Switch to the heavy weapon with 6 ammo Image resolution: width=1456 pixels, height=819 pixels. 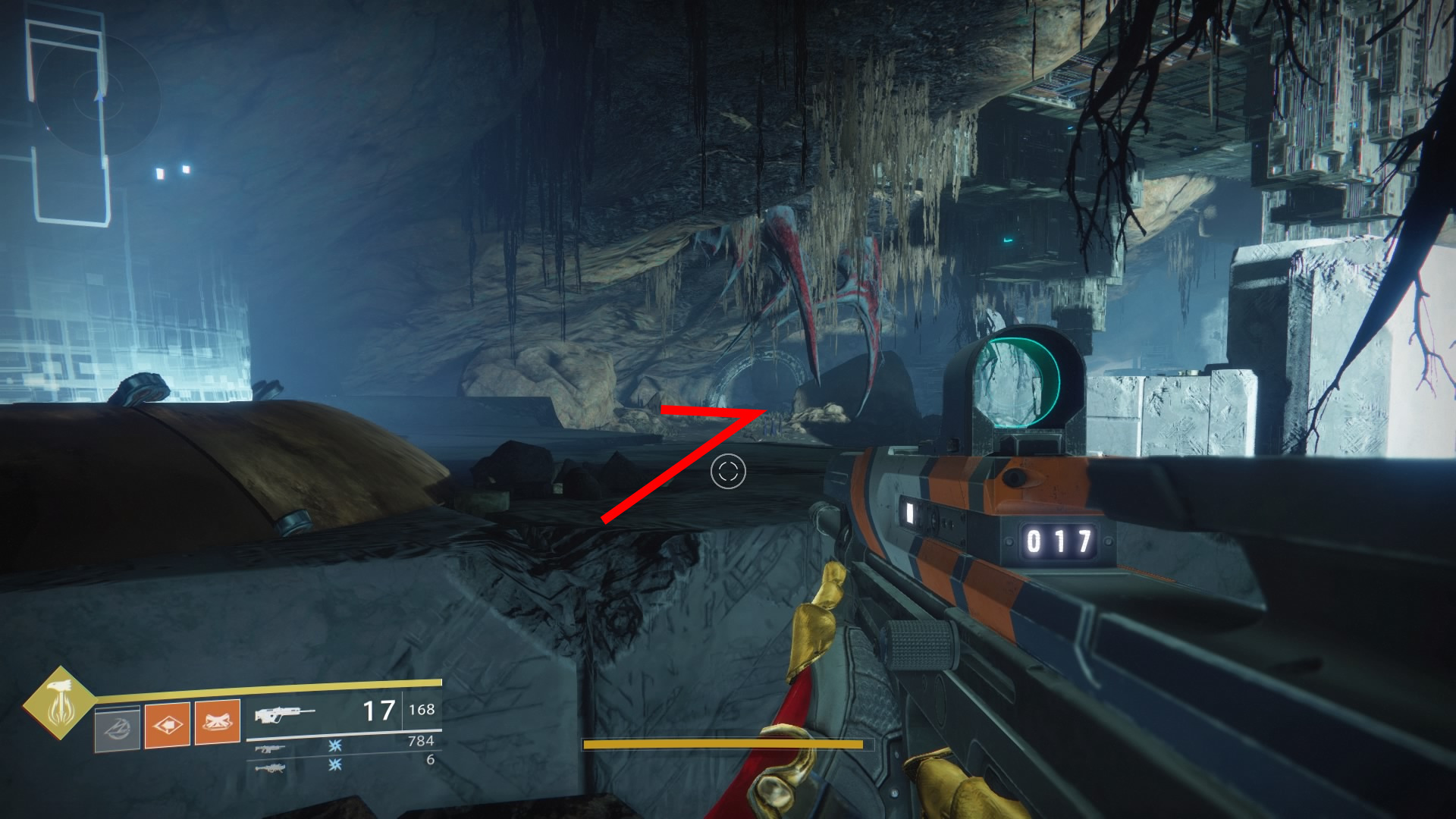pyautogui.click(x=271, y=768)
